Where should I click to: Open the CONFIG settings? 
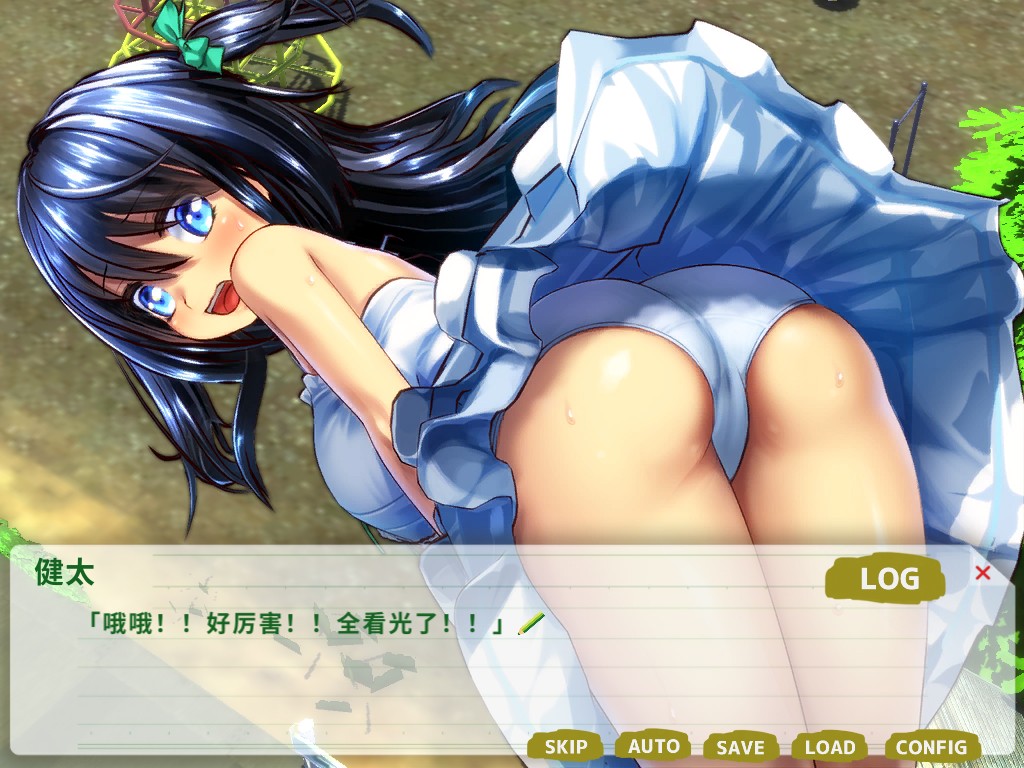coord(931,747)
